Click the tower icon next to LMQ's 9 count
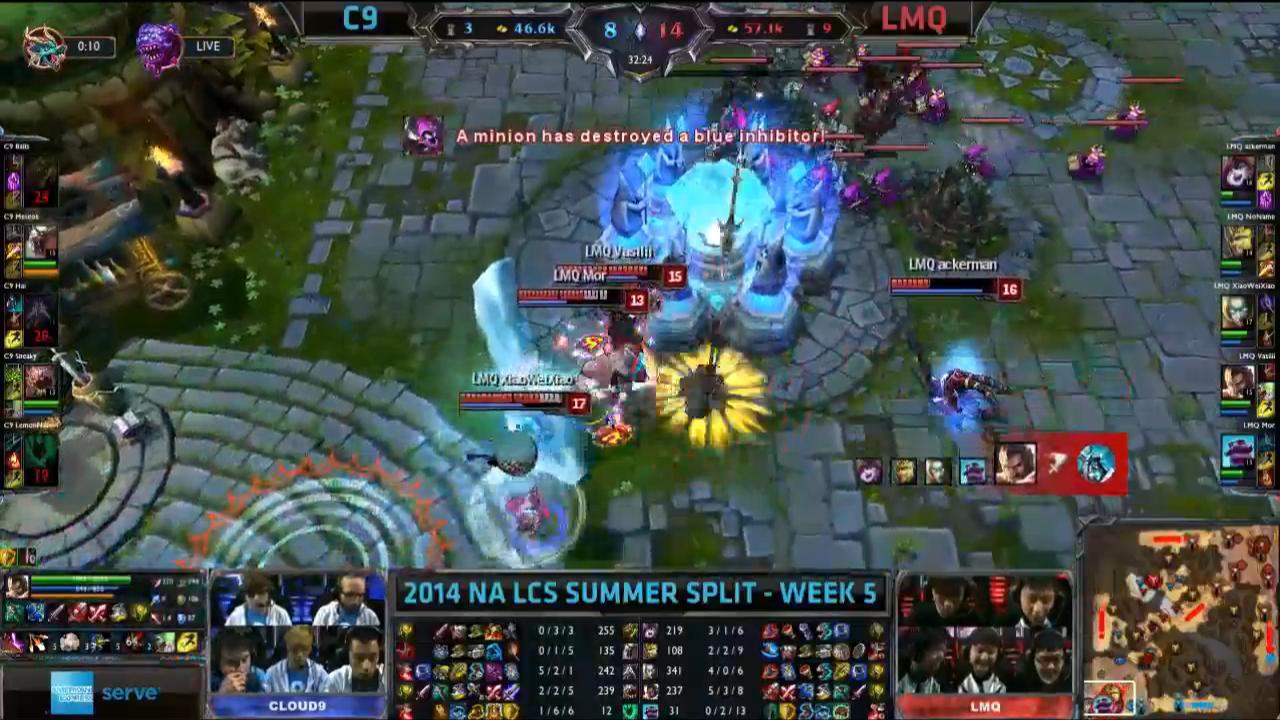1280x720 pixels. [808, 29]
